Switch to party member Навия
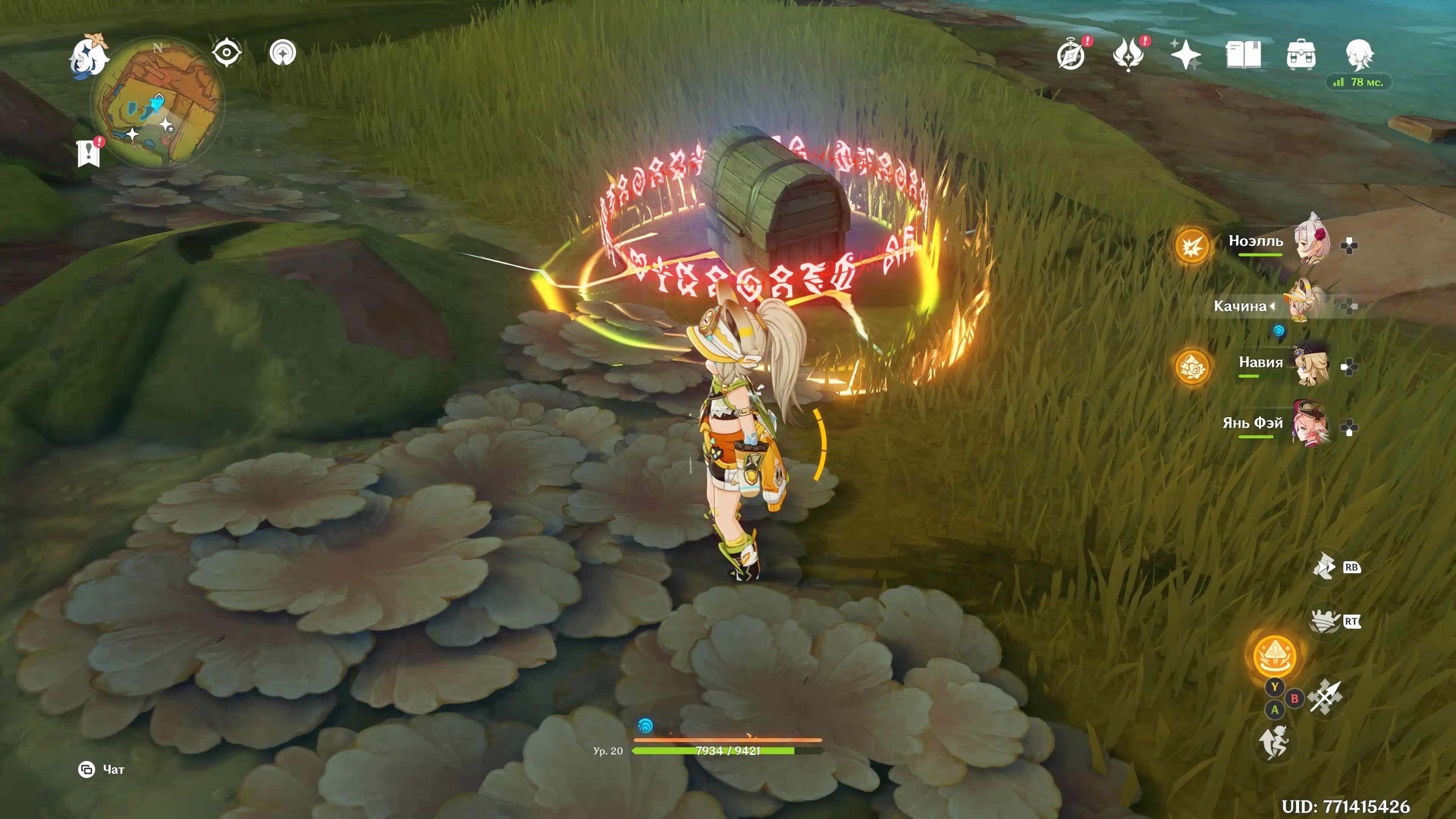 tap(1310, 365)
